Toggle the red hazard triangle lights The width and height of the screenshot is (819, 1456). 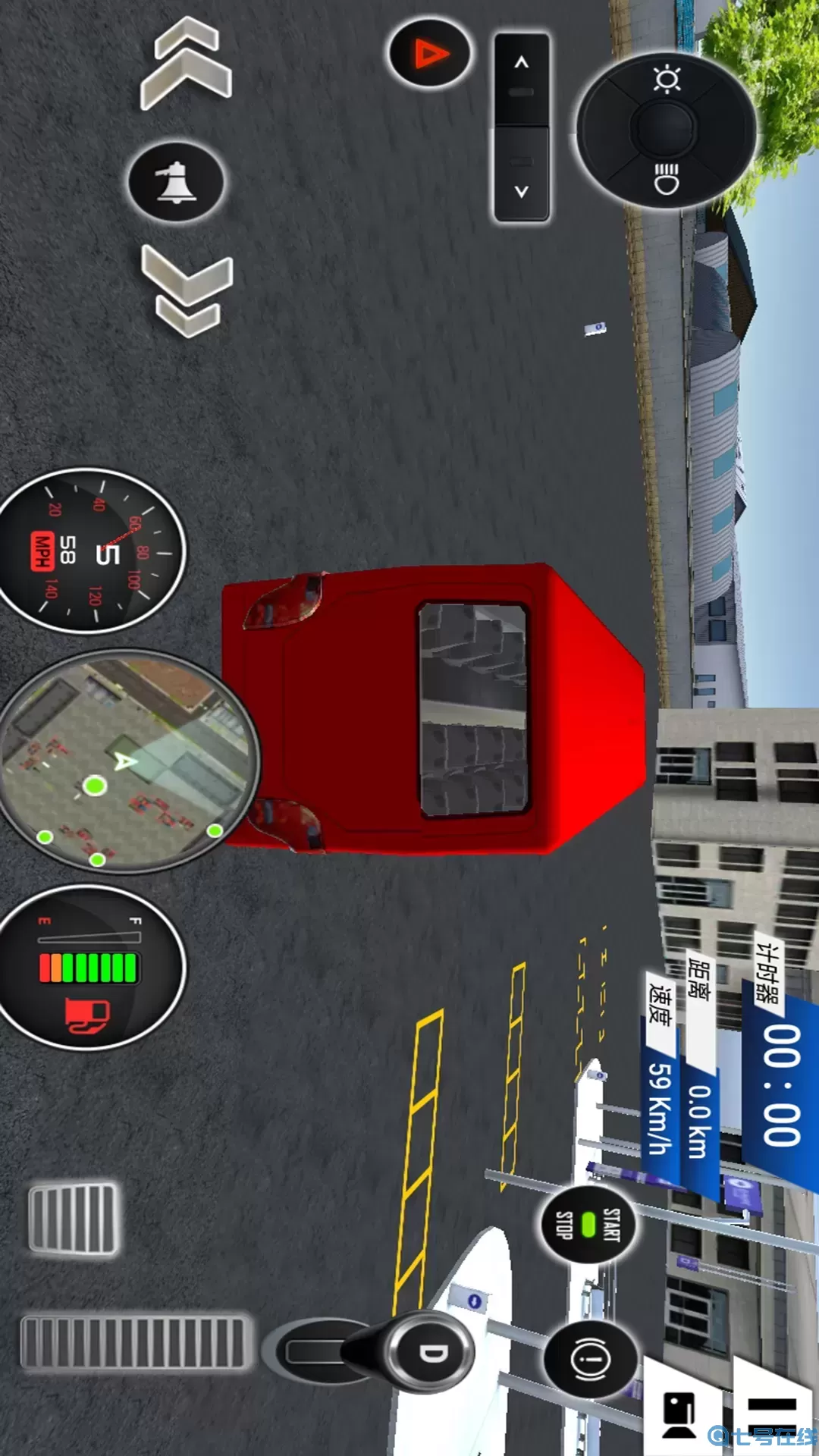tap(429, 55)
